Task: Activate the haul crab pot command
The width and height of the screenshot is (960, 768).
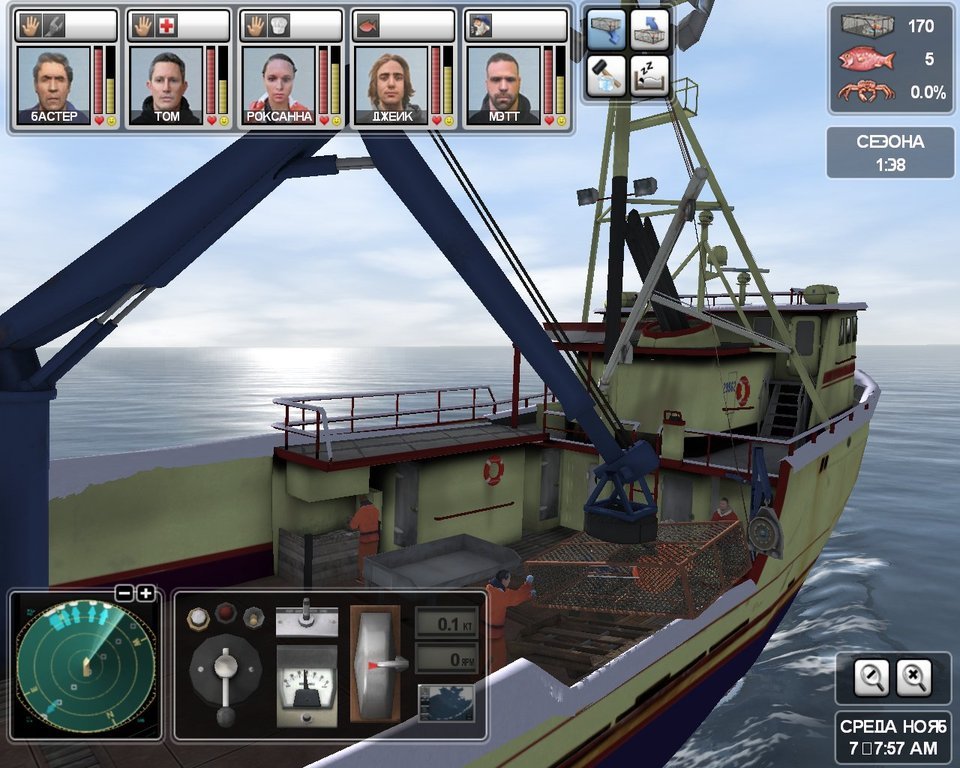Action: (x=649, y=30)
